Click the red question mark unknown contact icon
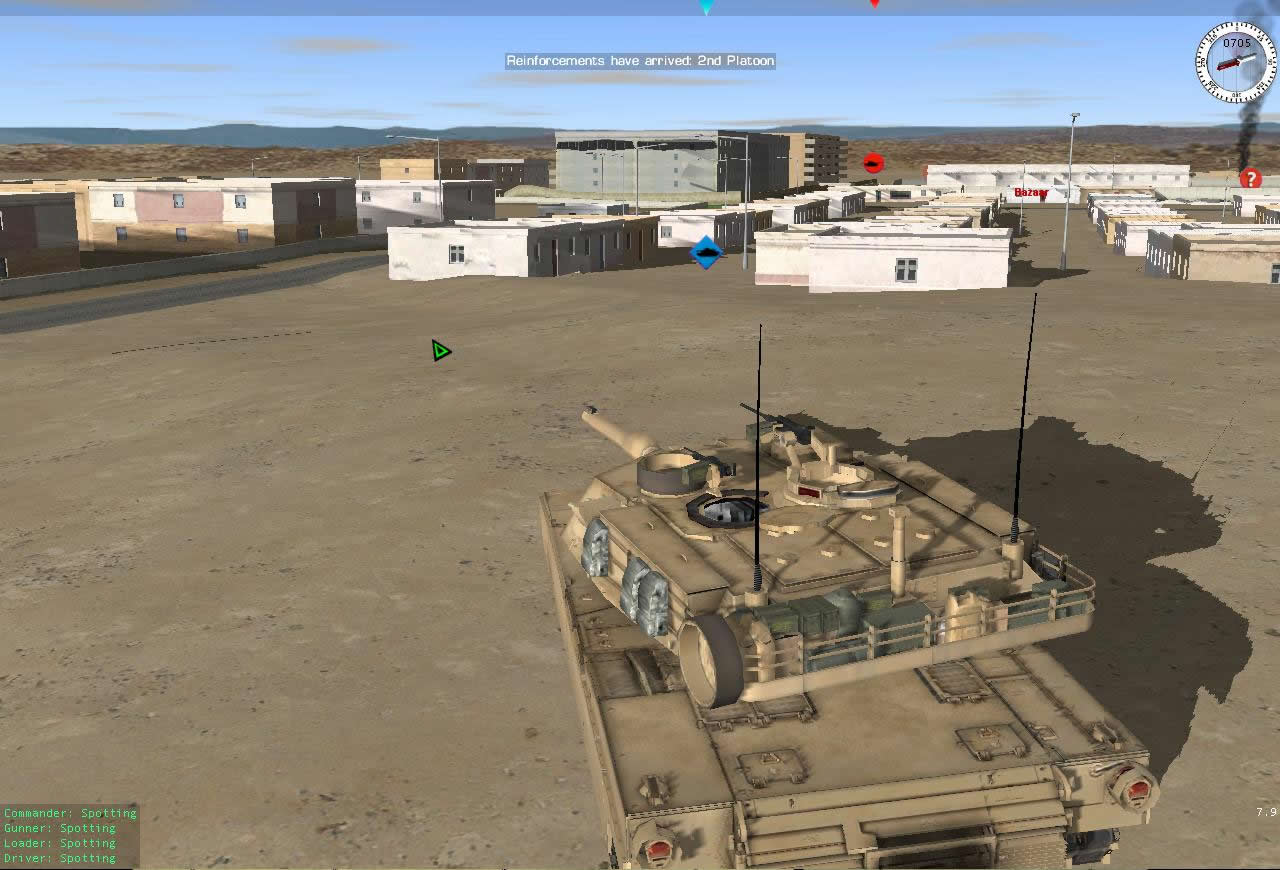 coord(1250,178)
